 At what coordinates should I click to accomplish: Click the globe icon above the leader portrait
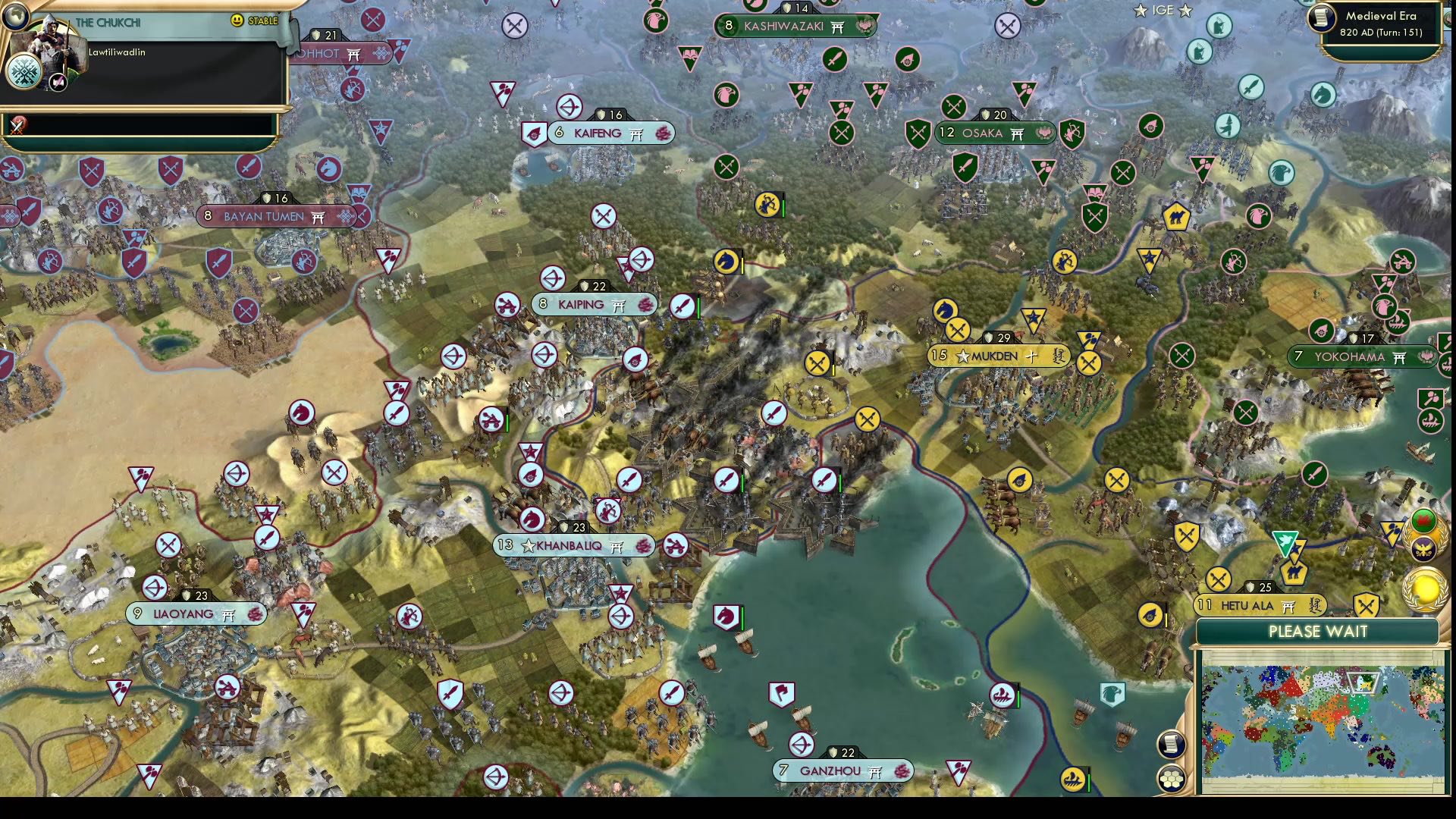coord(15,17)
